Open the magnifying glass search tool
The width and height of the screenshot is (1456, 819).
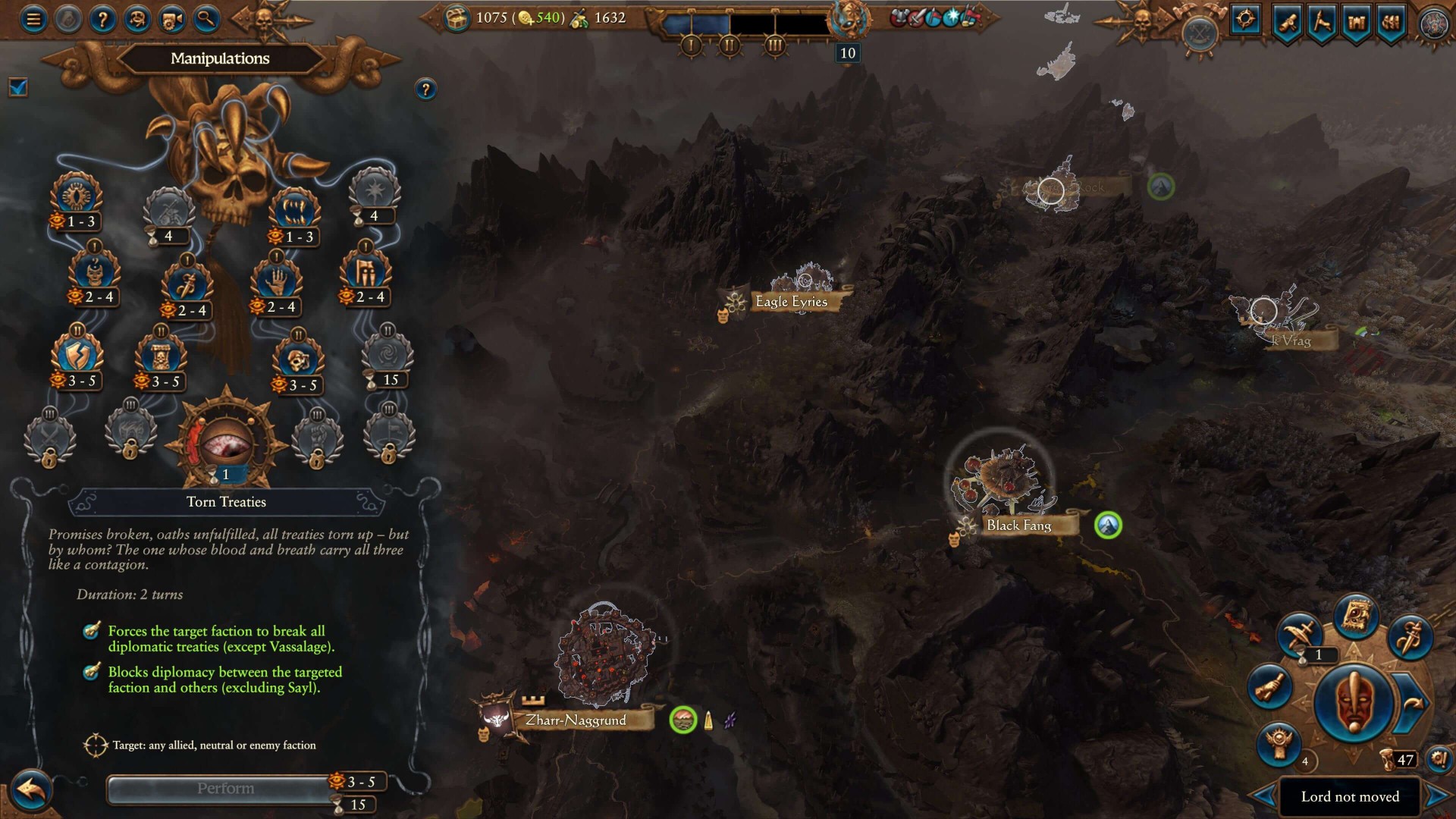click(206, 19)
